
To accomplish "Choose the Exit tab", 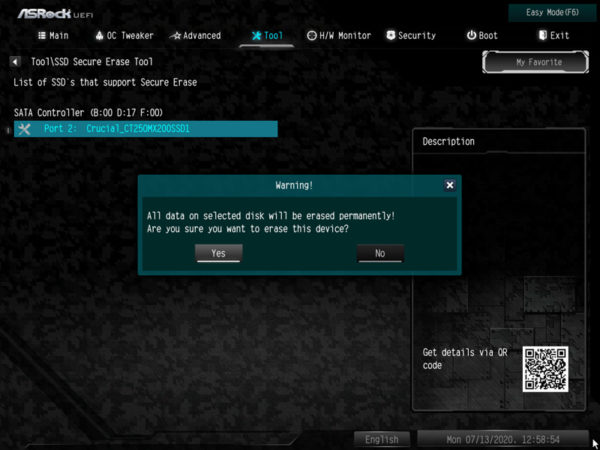I will pyautogui.click(x=553, y=35).
